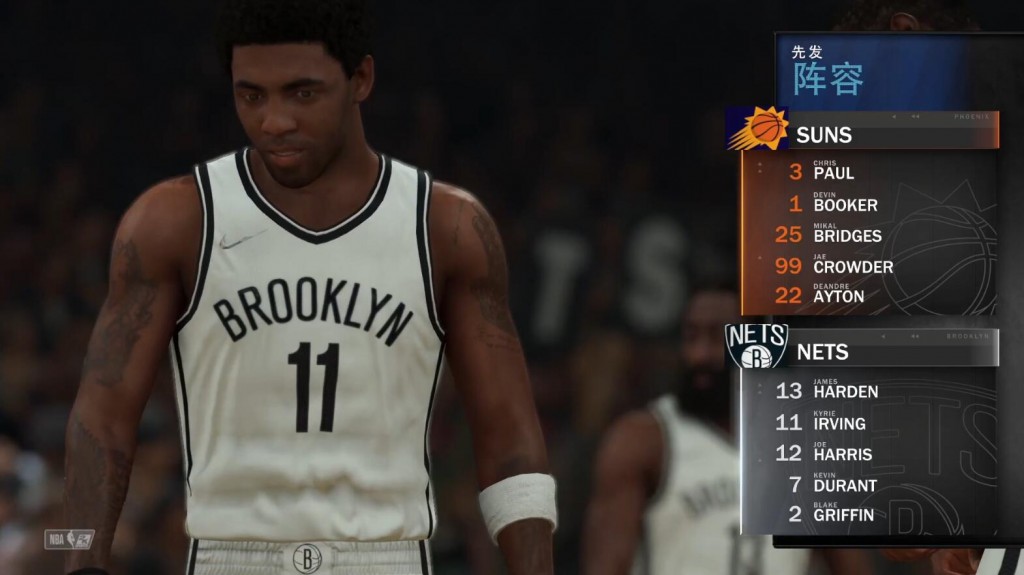Click the Phoenix Suns logo

[757, 129]
